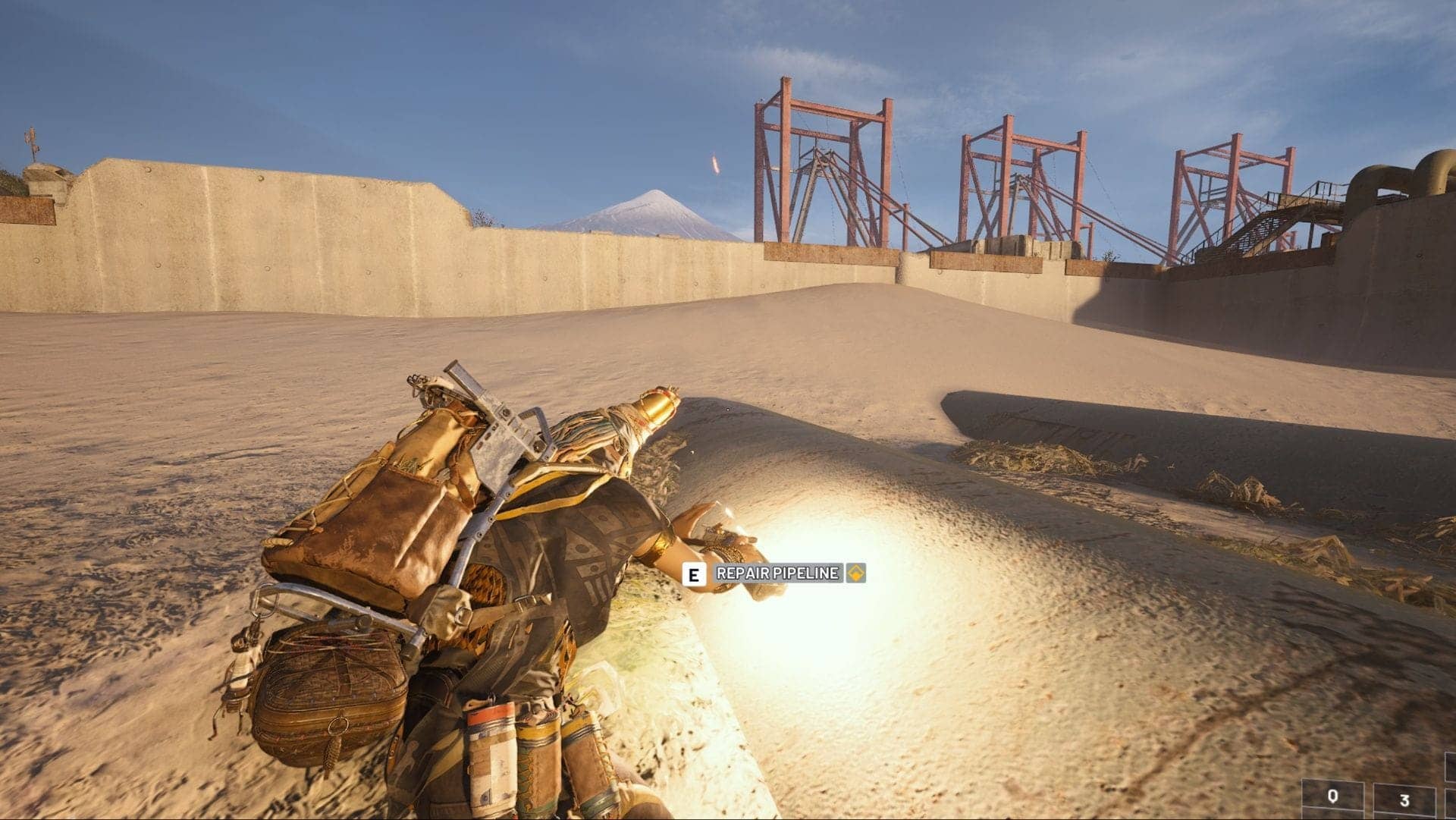Click the golden flask atop the backpack
The width and height of the screenshot is (1456, 820).
coord(654,406)
